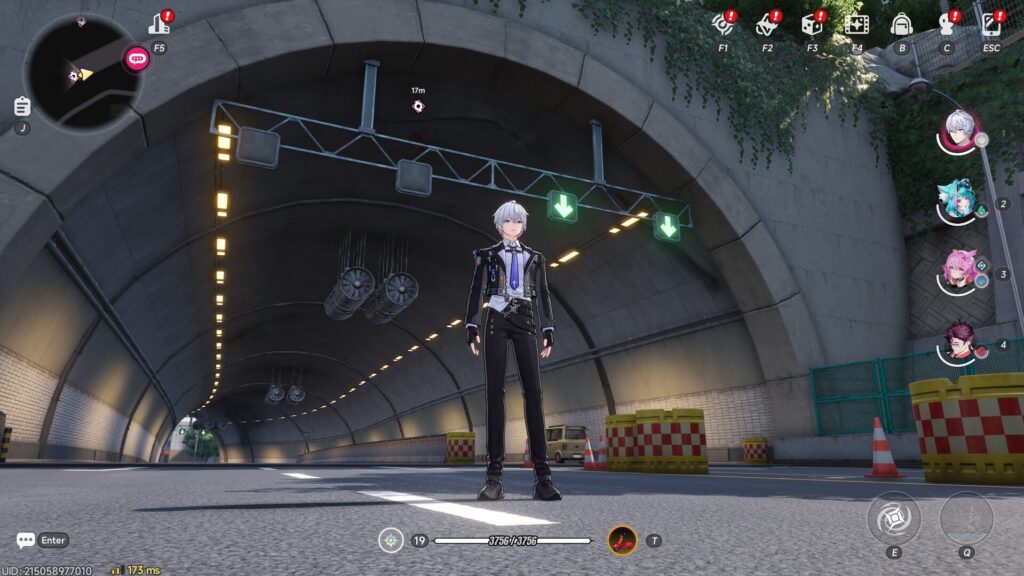Open the phone main menu icon
Screen dimensions: 1024x576
click(991, 24)
